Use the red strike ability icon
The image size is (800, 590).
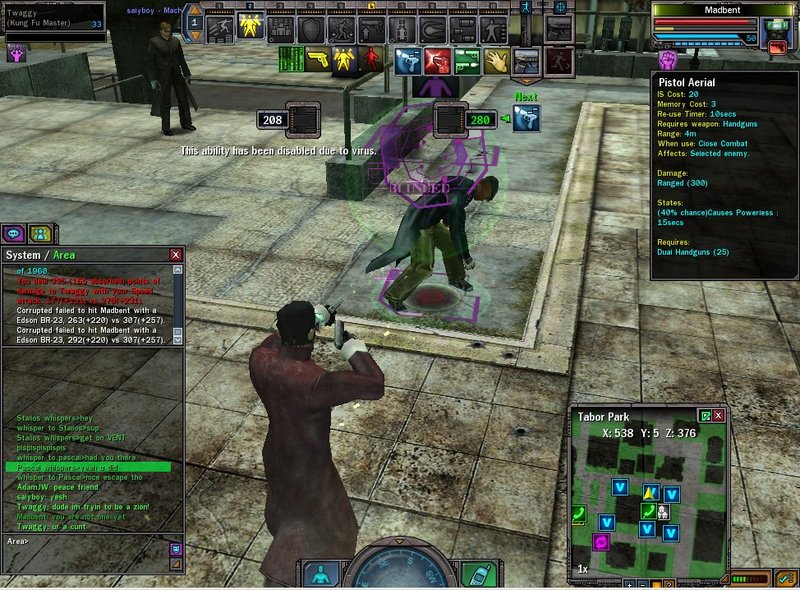[x=437, y=60]
